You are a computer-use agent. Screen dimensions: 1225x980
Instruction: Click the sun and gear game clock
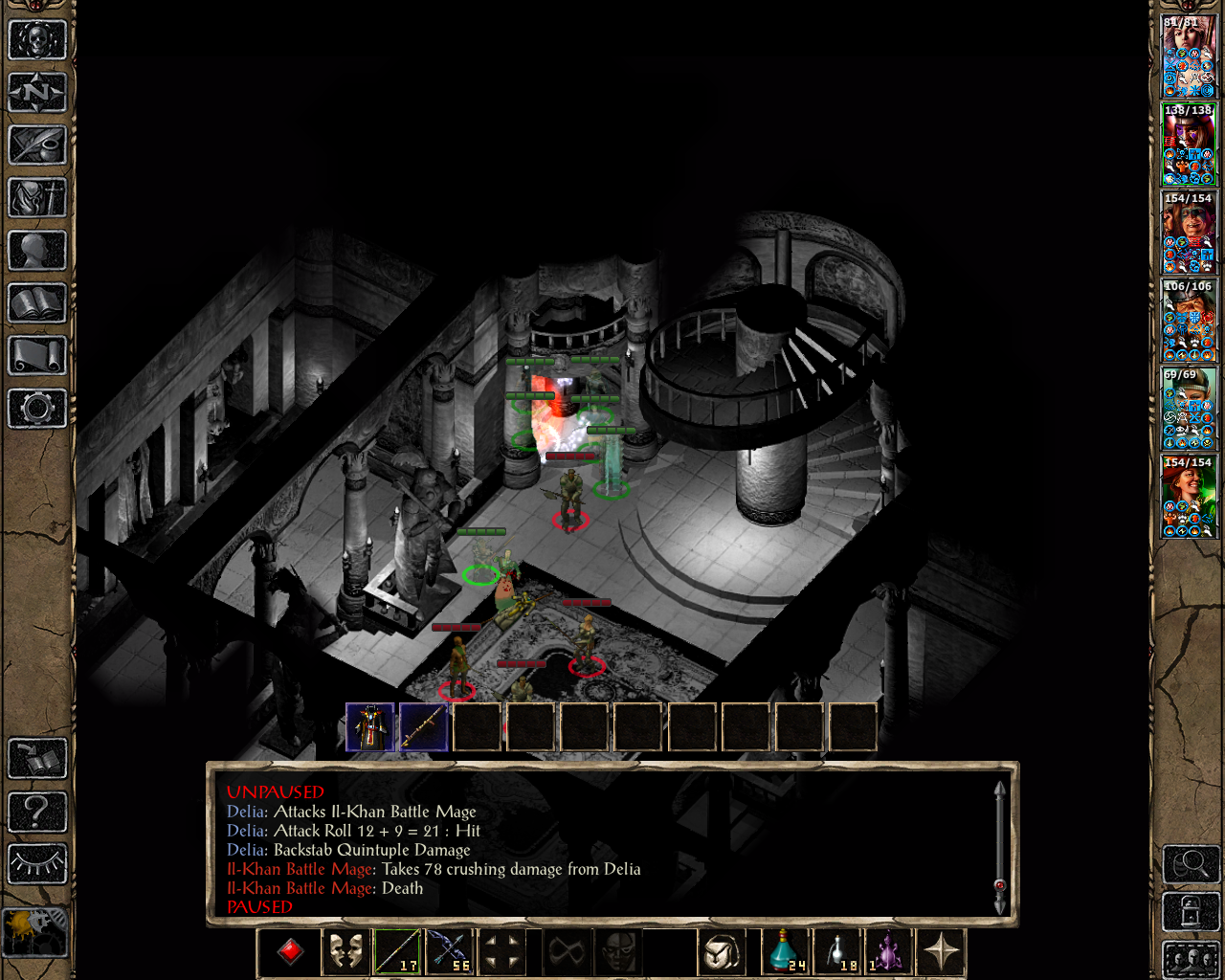35,931
